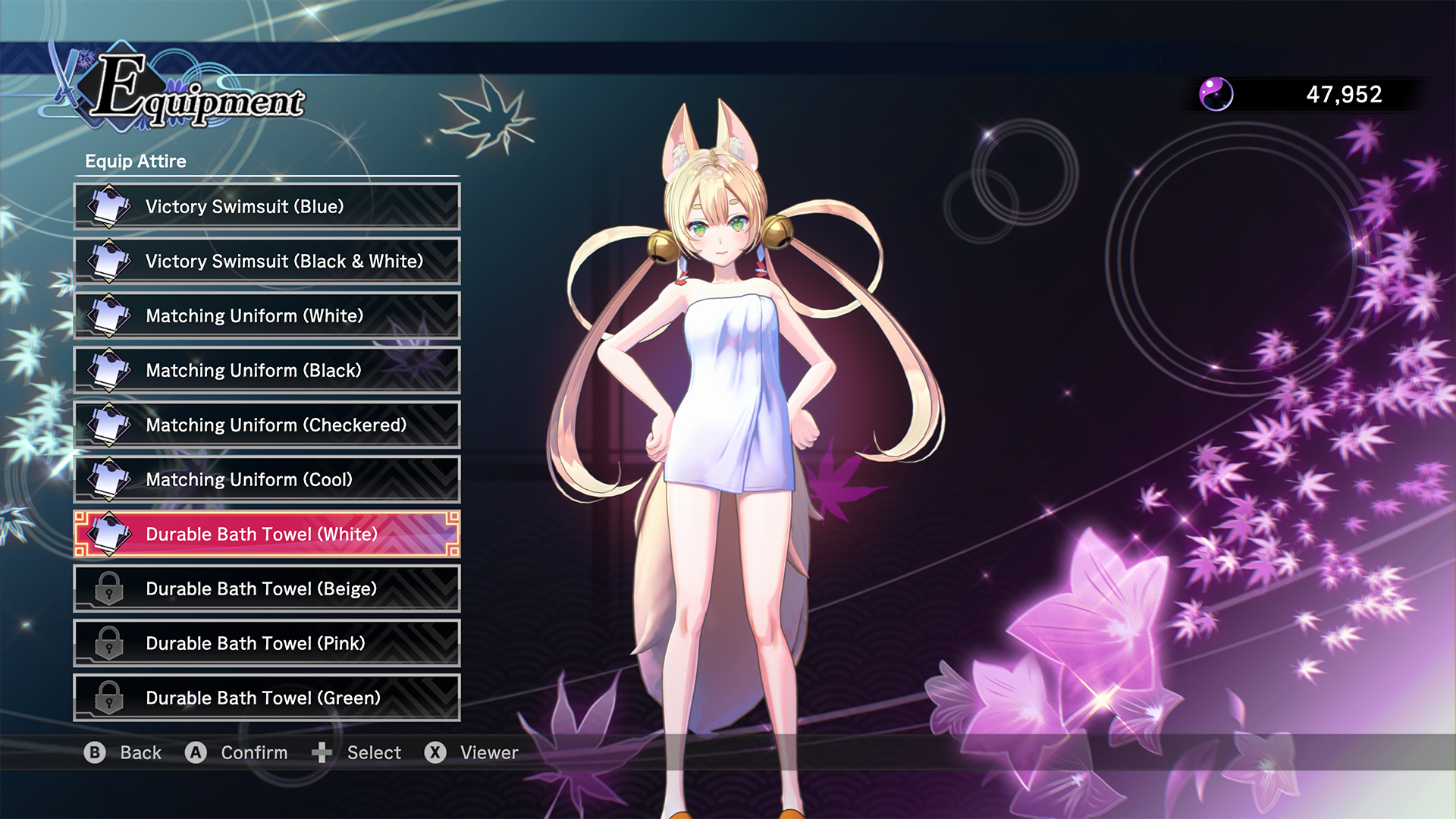Image resolution: width=1456 pixels, height=819 pixels.
Task: Click the lock icon on Durable Bath Towel (Pink)
Action: point(111,643)
